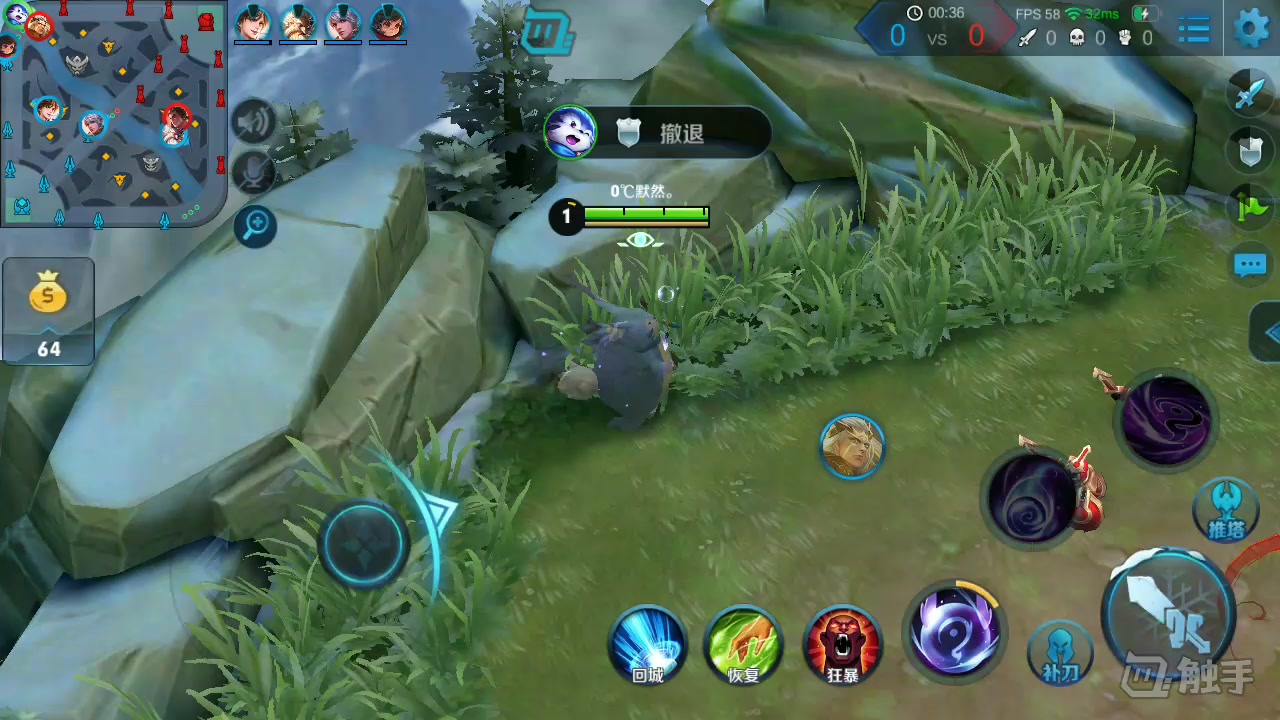Open the gold shop showing 64
1280x720 pixels.
48,310
